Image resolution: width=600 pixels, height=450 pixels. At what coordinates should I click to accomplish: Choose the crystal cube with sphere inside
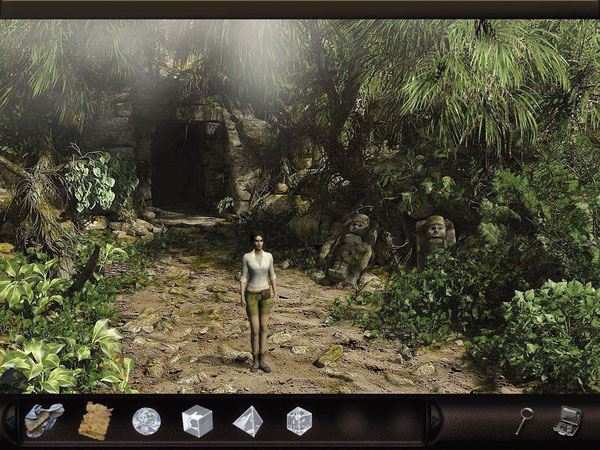tap(197, 421)
